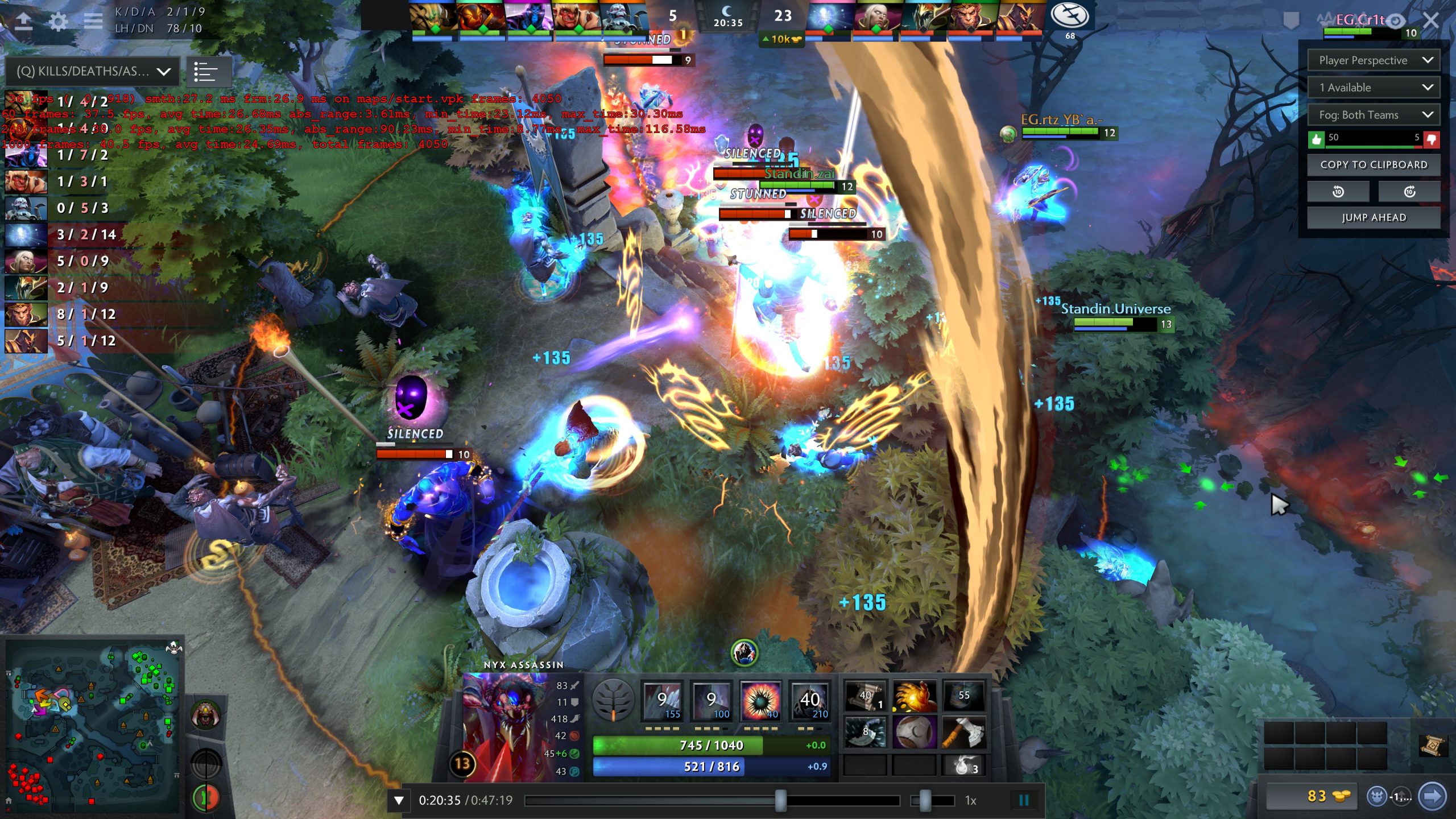Return to dashboard with the arrow button
This screenshot has height=819, width=1456.
pos(23,22)
